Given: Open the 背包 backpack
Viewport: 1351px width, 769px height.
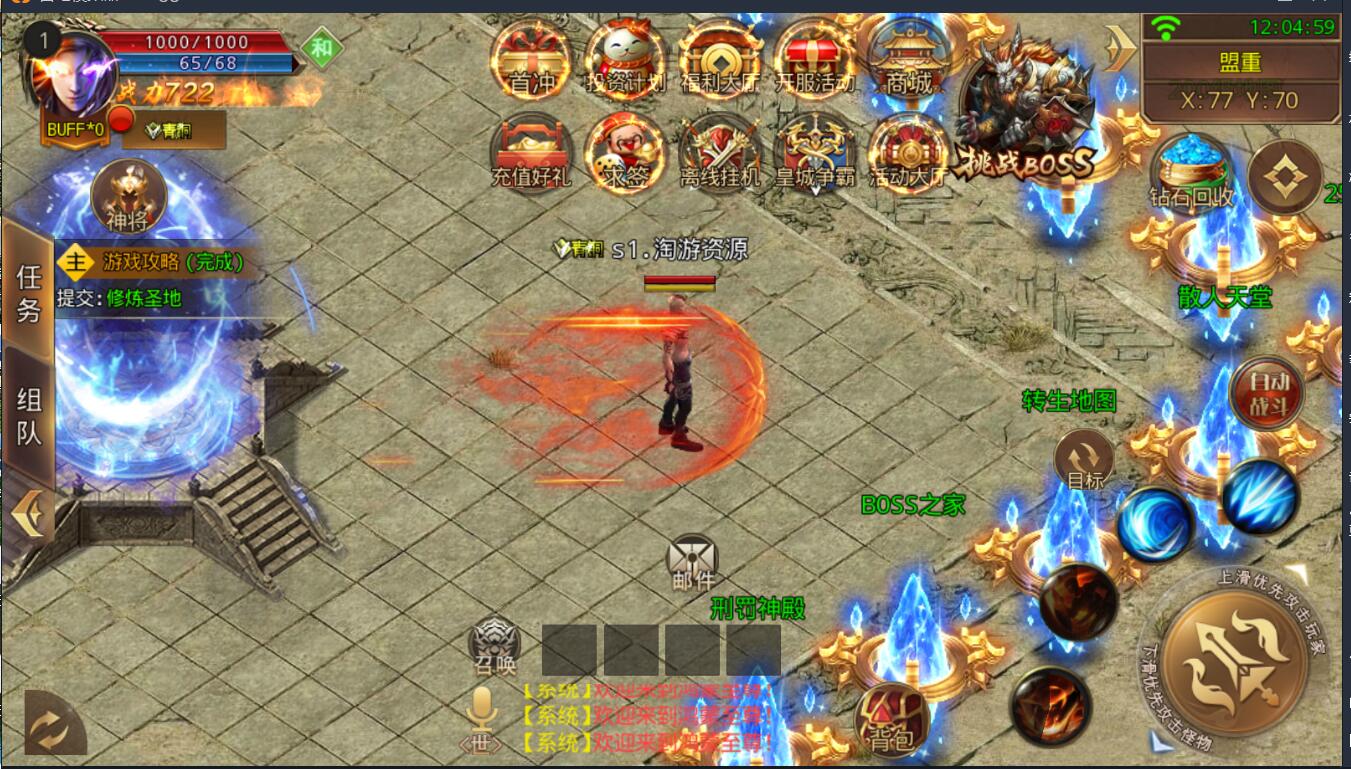Looking at the screenshot, I should tap(891, 720).
